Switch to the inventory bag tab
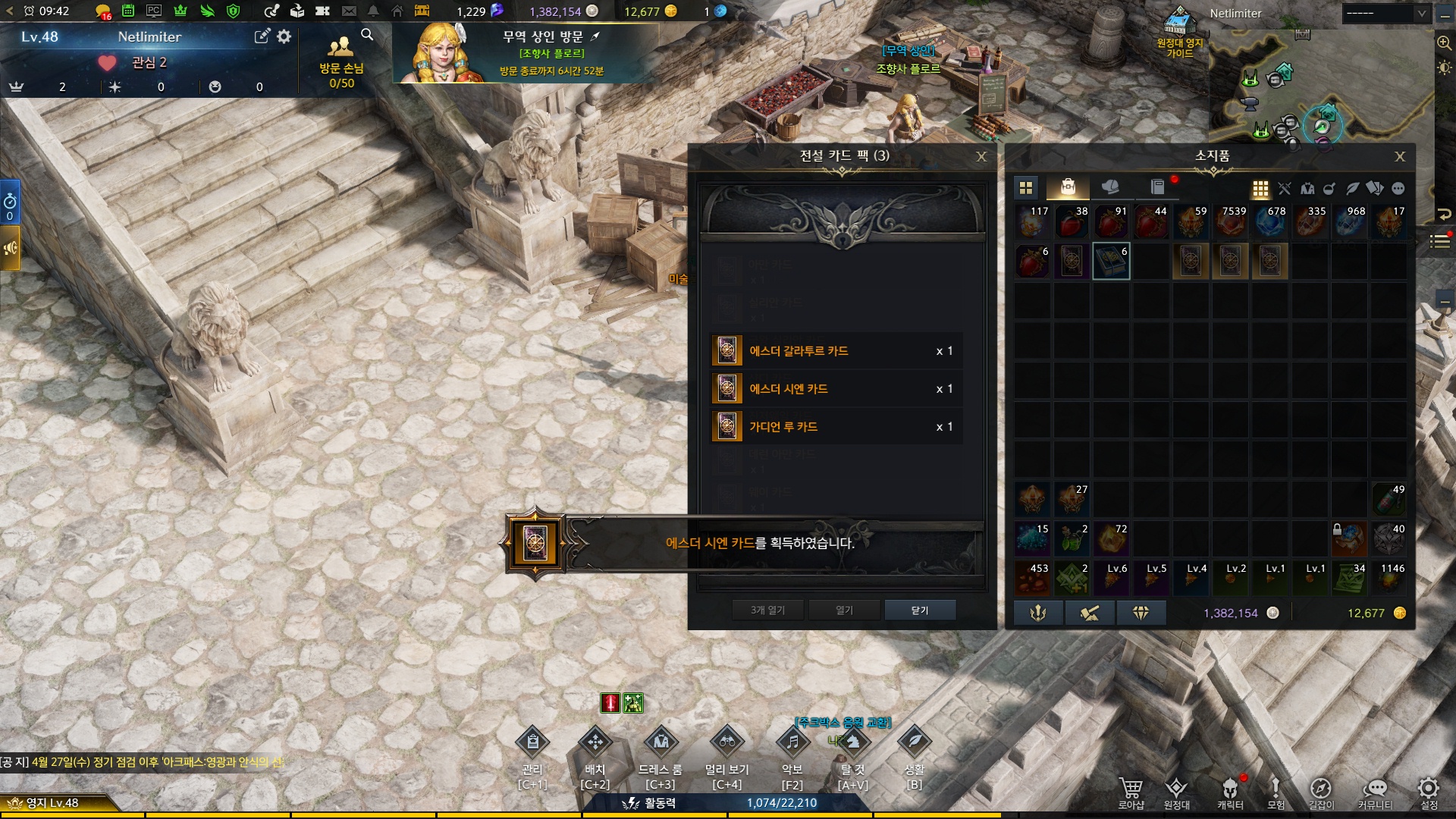 pos(1068,187)
